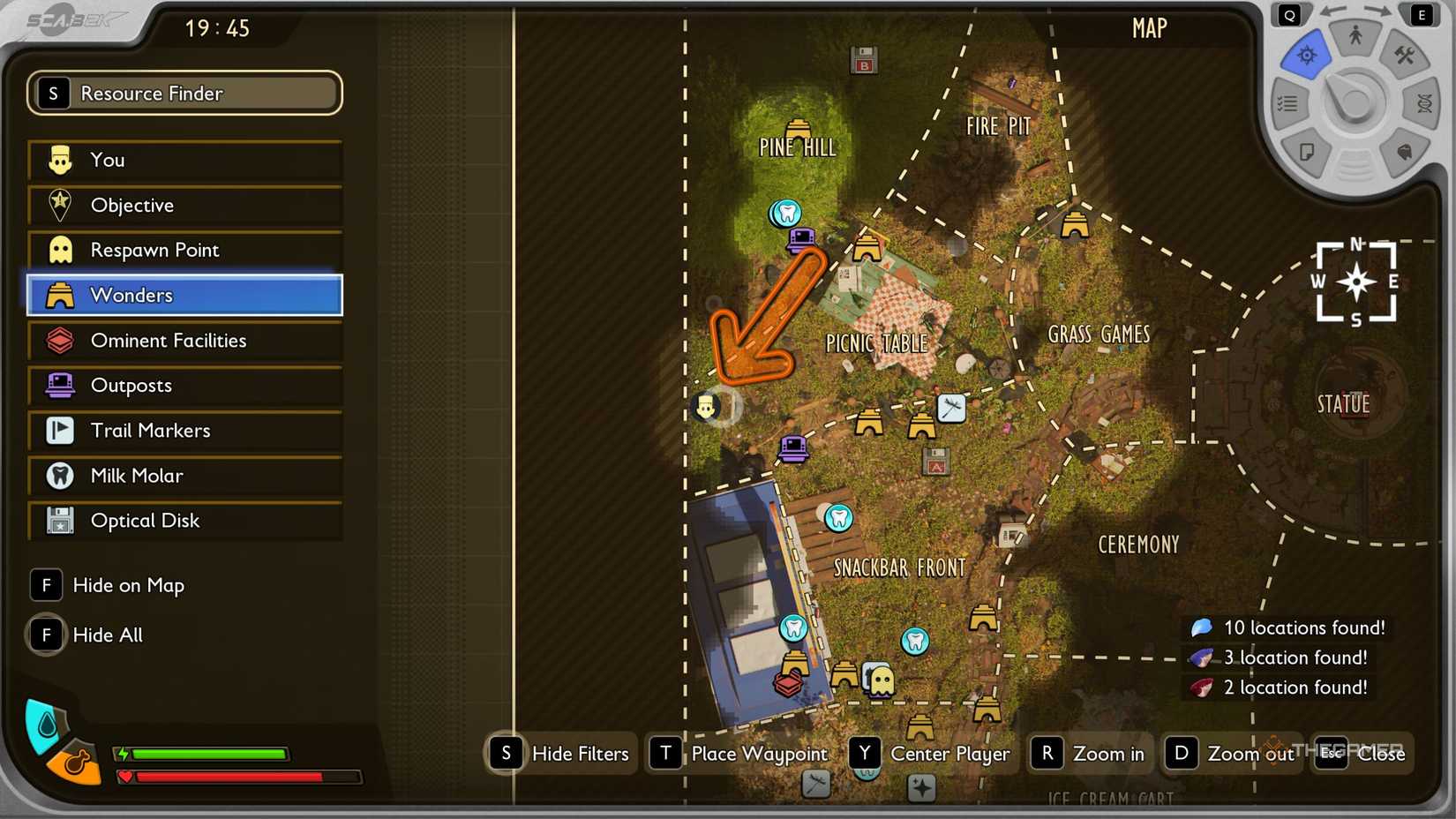Screen dimensions: 1456x819
Task: Open the next radial tab via E
Action: 1421,14
